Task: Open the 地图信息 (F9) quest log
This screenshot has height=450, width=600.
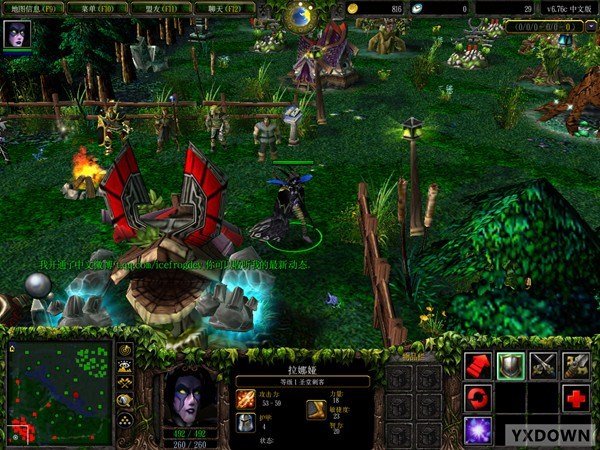Action: 34,8
